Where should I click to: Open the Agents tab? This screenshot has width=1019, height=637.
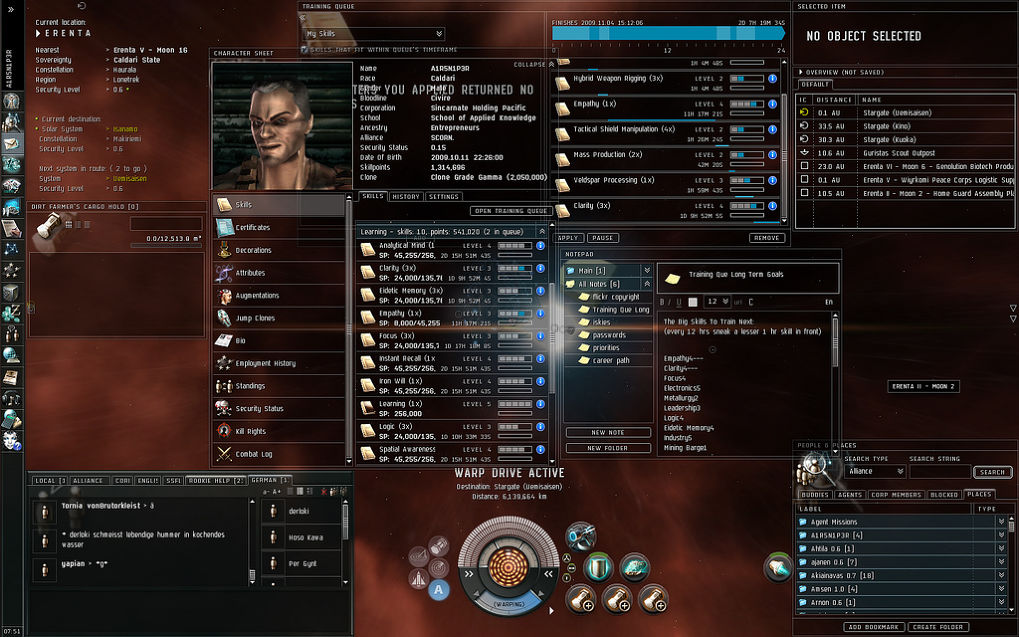tap(849, 494)
